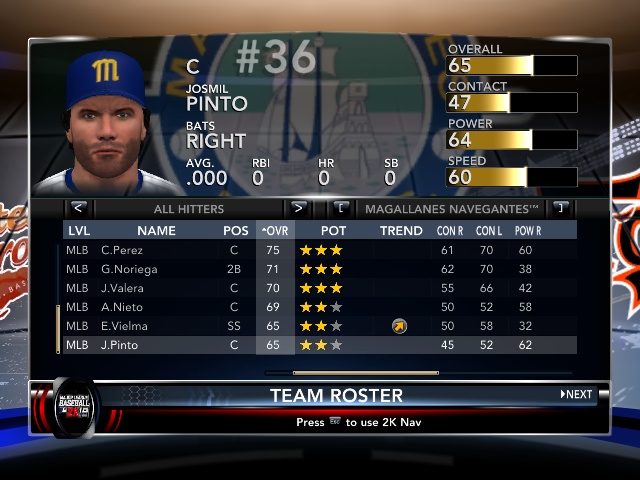This screenshot has width=640, height=480.
Task: Sort the roster by CON R column
Action: click(x=448, y=231)
